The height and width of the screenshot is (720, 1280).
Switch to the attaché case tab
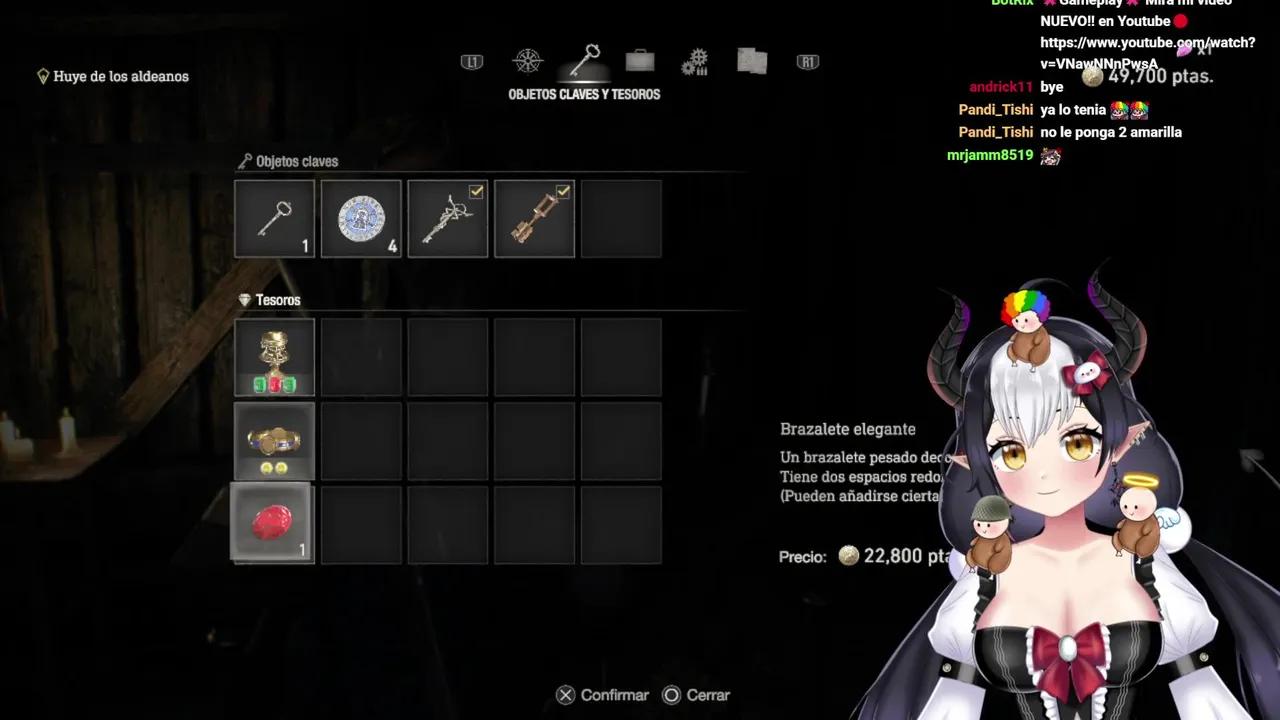pyautogui.click(x=640, y=62)
